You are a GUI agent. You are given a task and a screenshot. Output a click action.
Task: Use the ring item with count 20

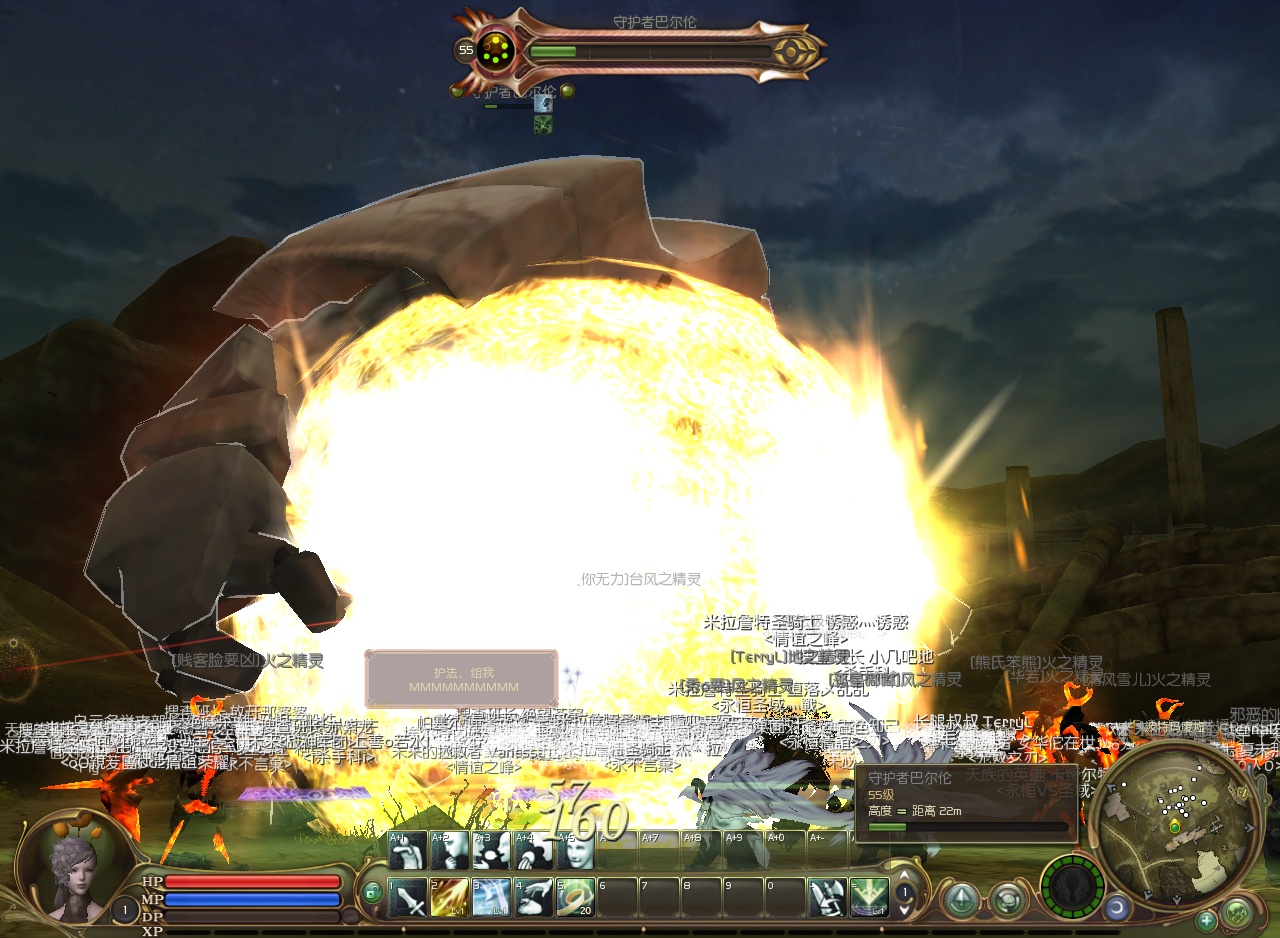575,897
